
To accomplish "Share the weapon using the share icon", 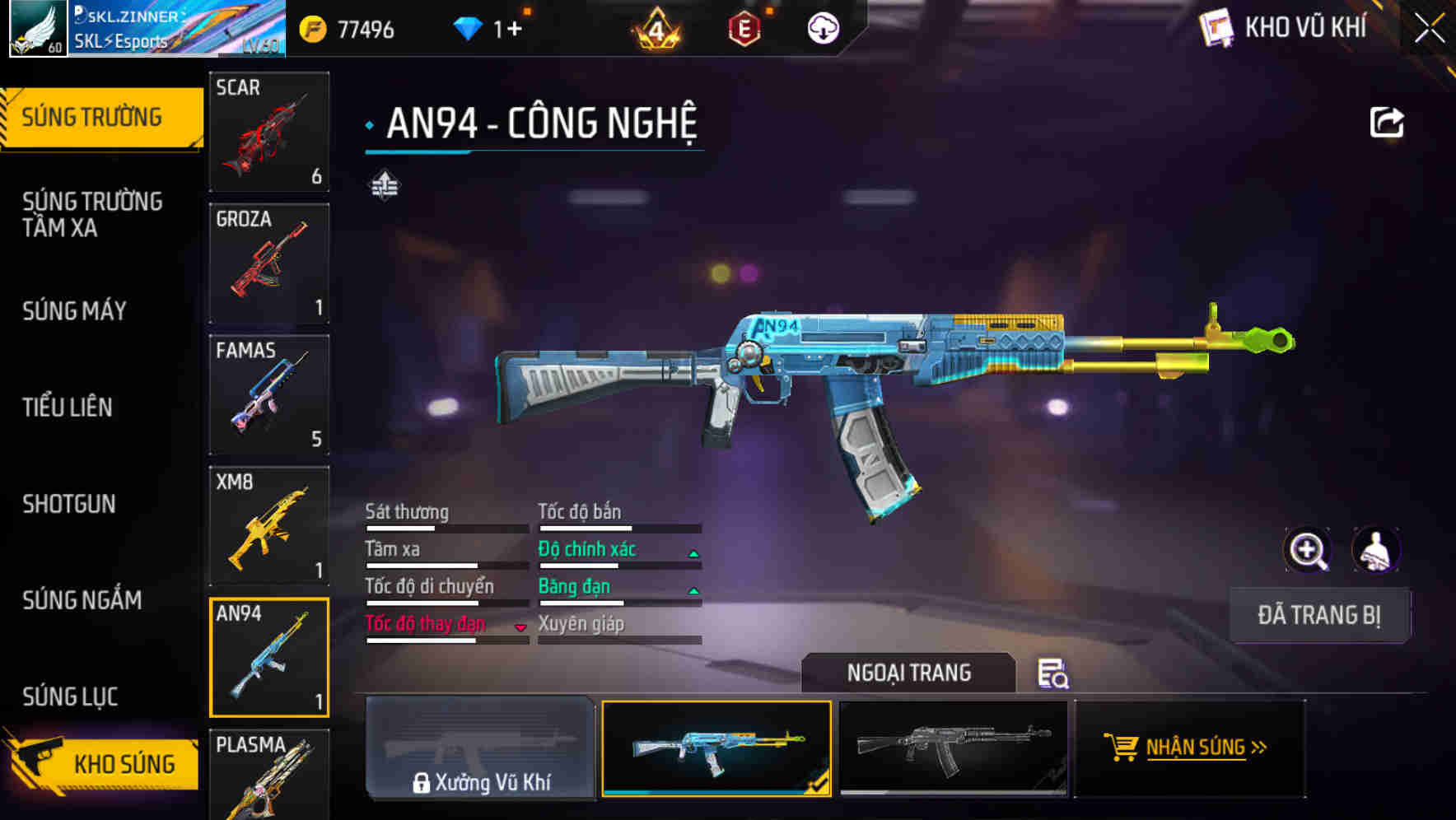I will coord(1386,123).
